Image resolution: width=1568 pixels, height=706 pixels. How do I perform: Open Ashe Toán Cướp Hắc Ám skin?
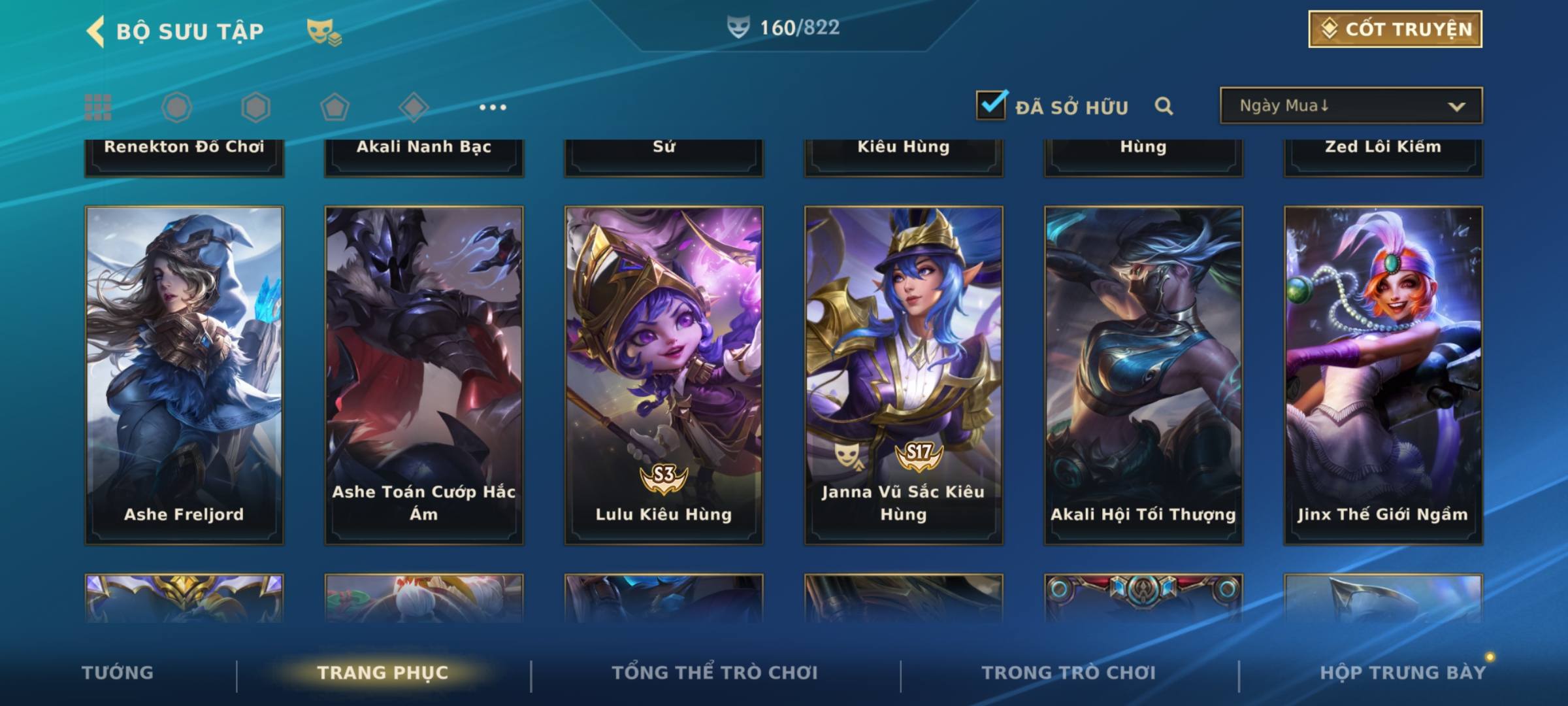[x=424, y=375]
